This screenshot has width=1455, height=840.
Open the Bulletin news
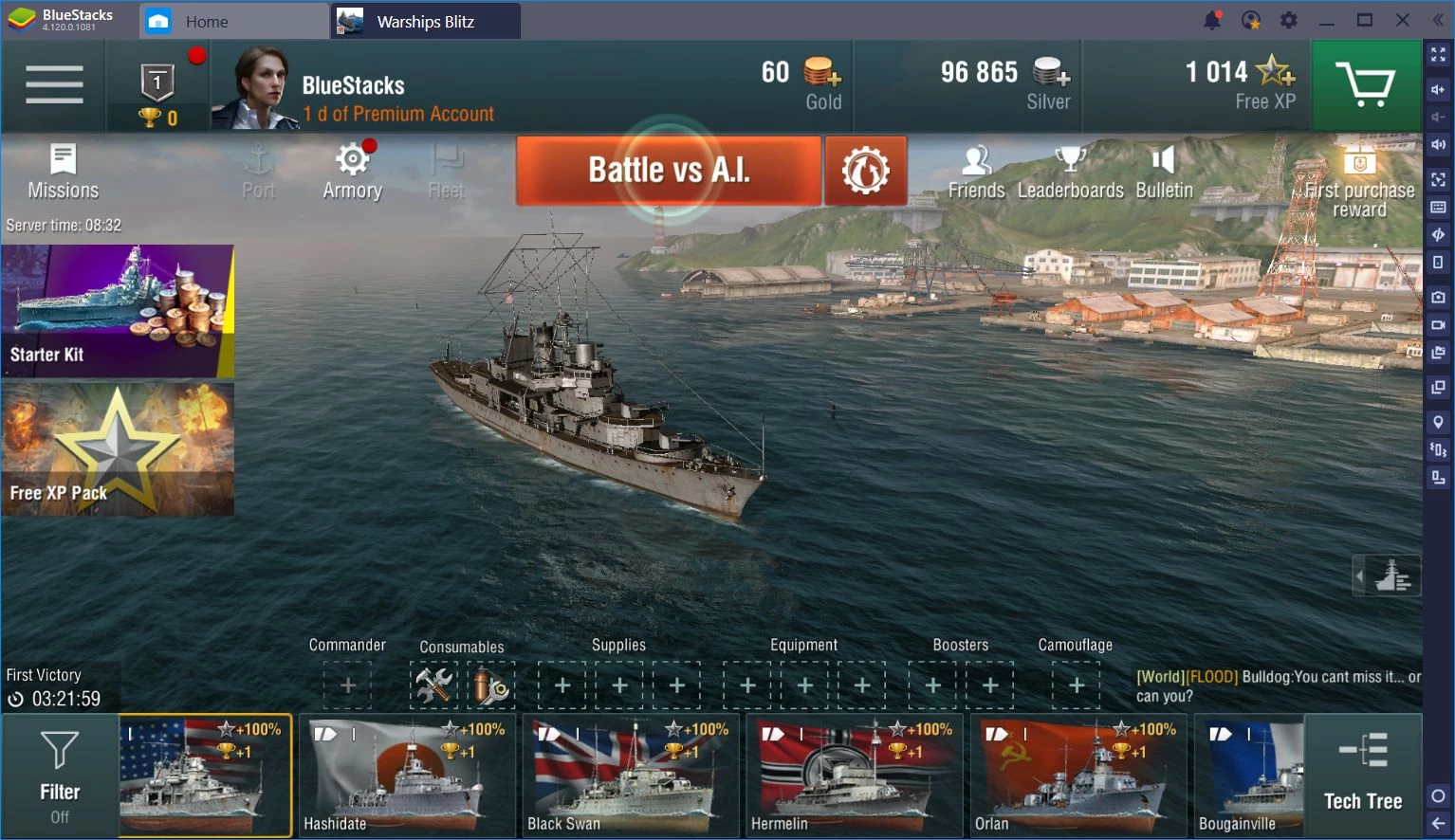(1164, 172)
